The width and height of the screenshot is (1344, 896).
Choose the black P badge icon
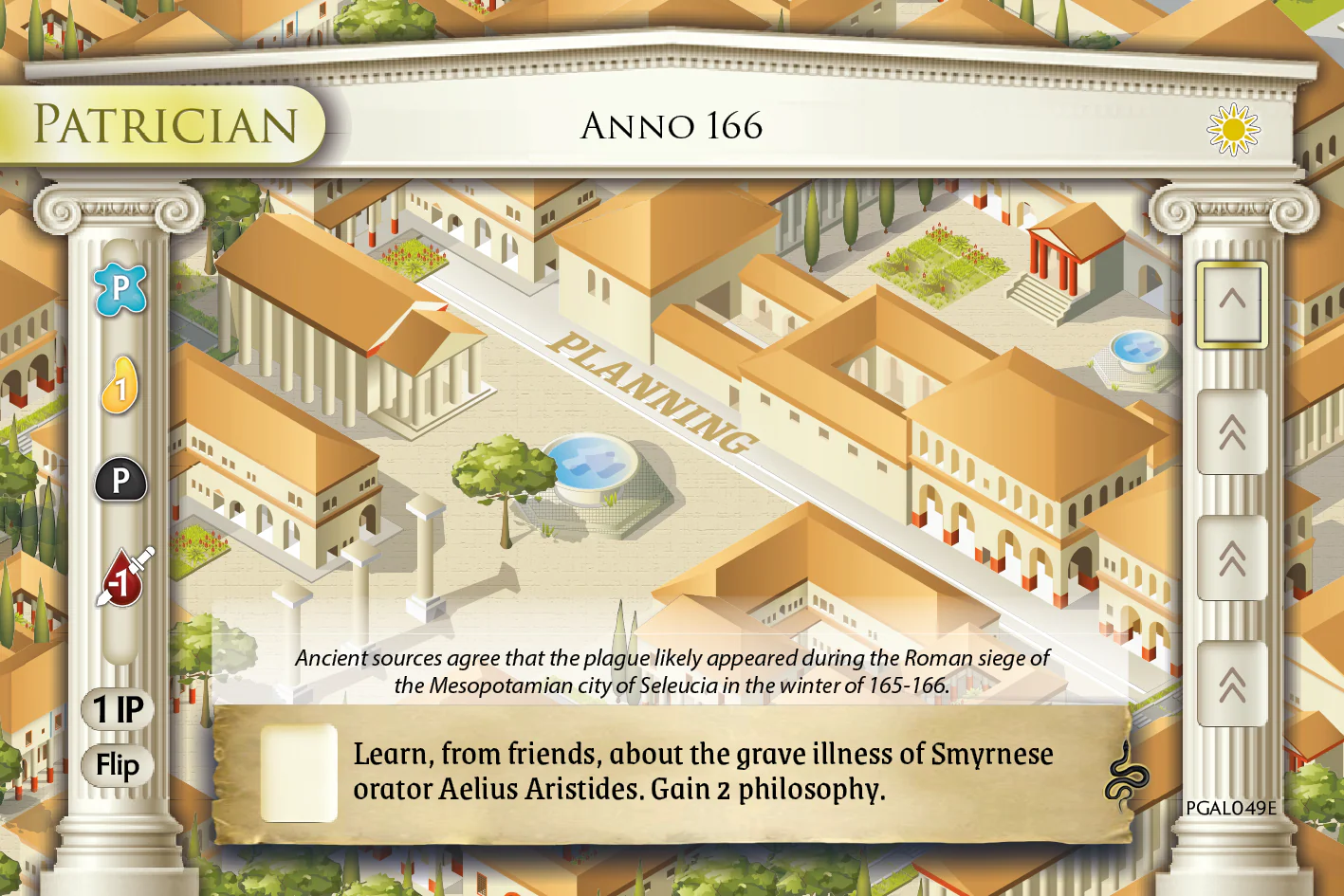tap(120, 481)
